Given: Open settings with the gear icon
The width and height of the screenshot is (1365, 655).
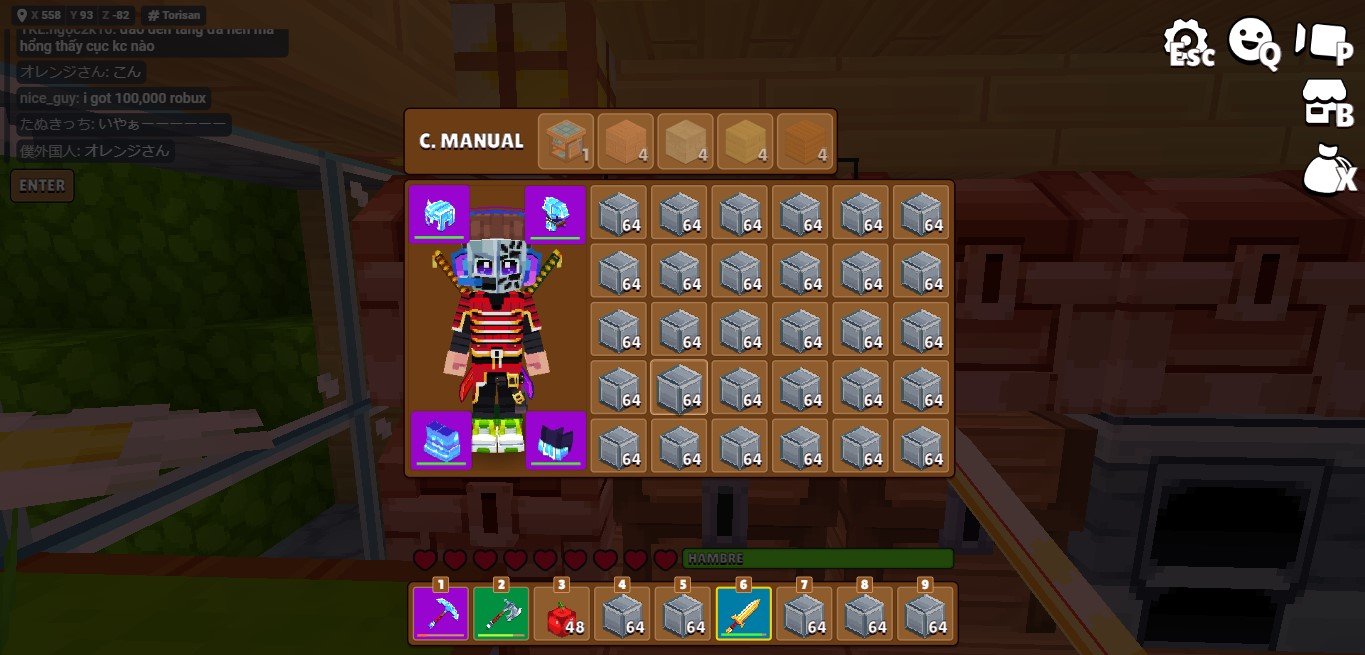Looking at the screenshot, I should [1187, 43].
